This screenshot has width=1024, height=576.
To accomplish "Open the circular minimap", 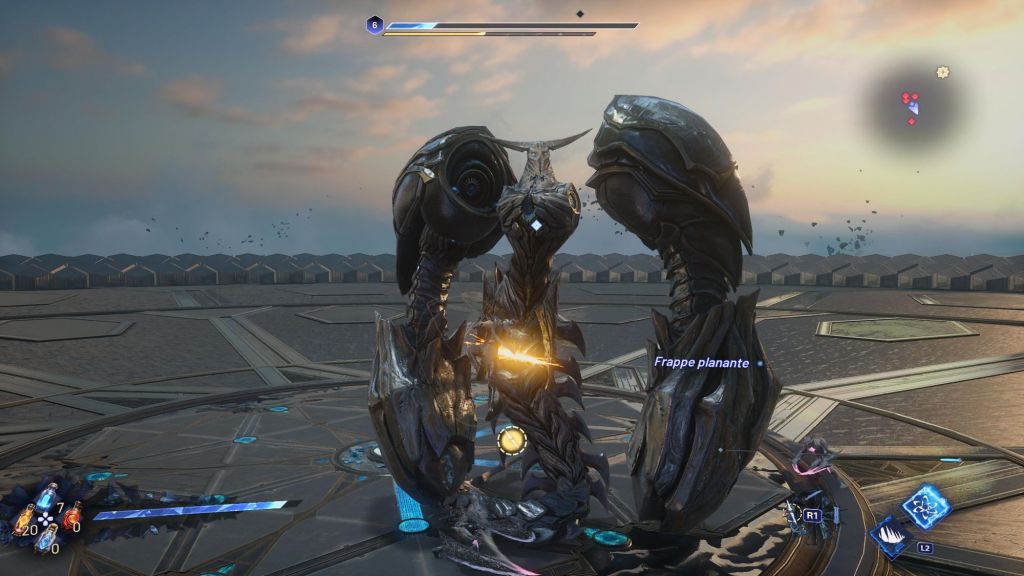I will coord(911,105).
